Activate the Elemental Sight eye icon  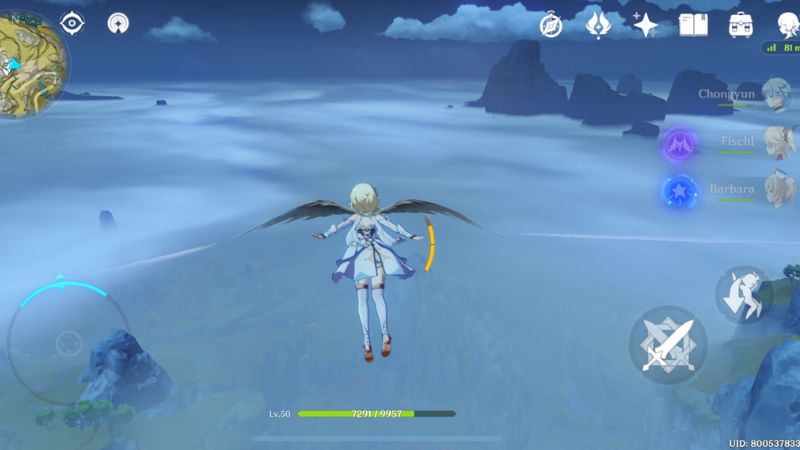click(73, 22)
